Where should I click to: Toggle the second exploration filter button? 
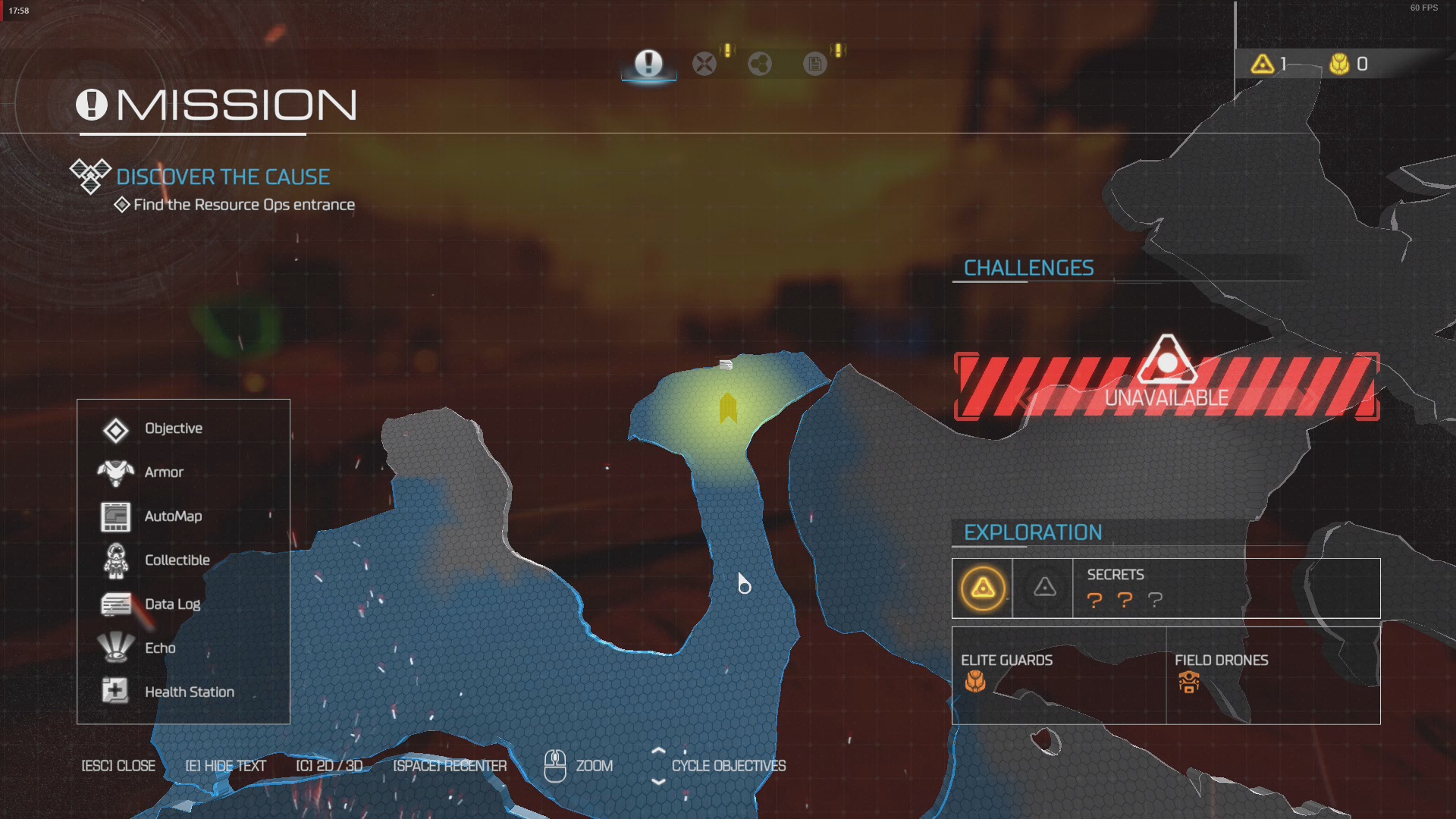tap(1044, 587)
